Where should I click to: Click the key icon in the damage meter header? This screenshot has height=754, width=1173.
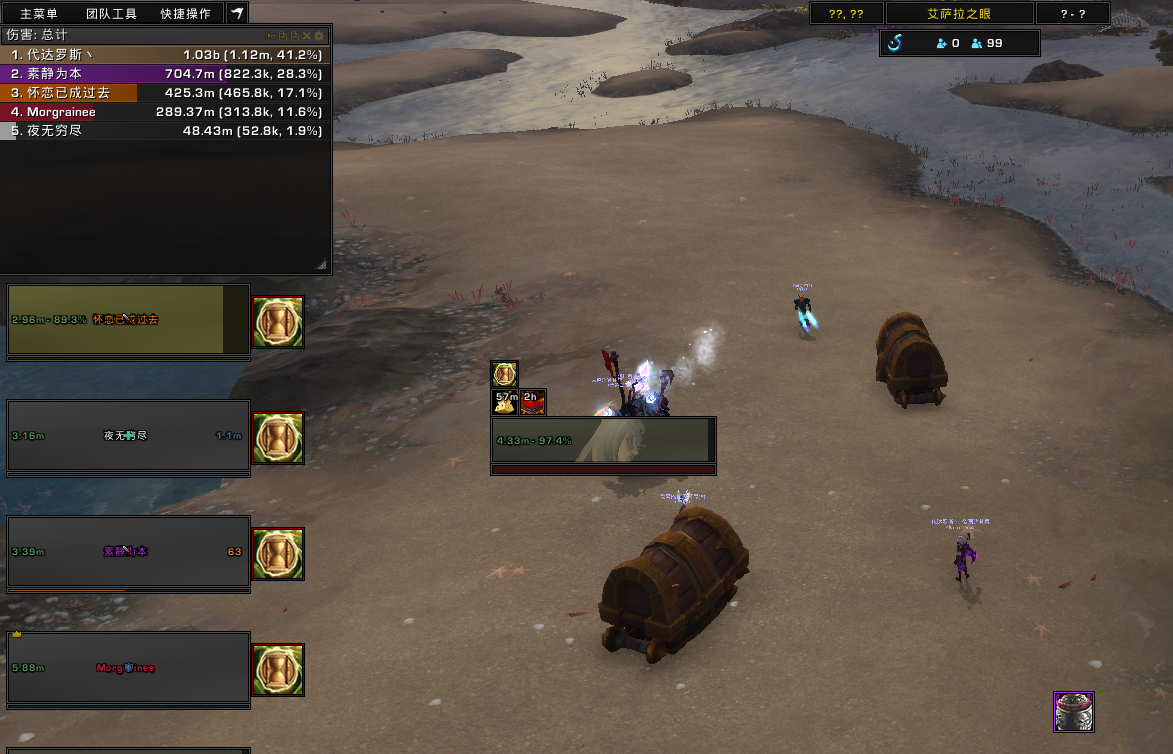click(x=270, y=36)
